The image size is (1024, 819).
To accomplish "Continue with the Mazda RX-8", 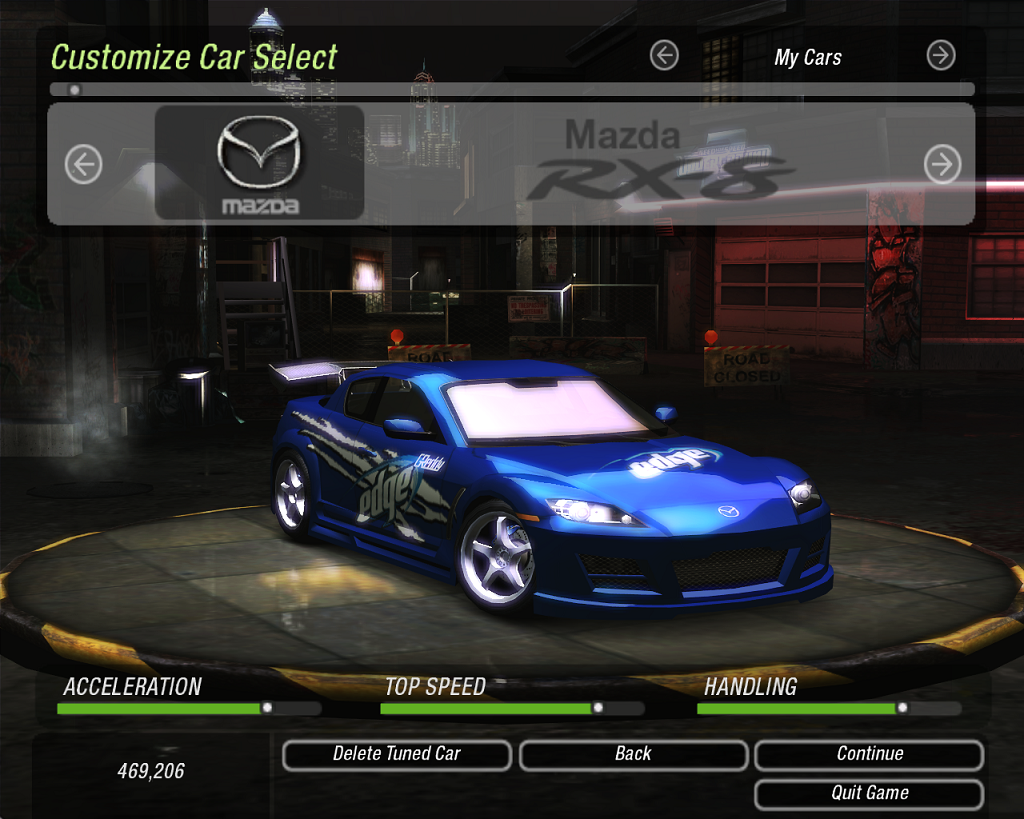I will click(869, 755).
